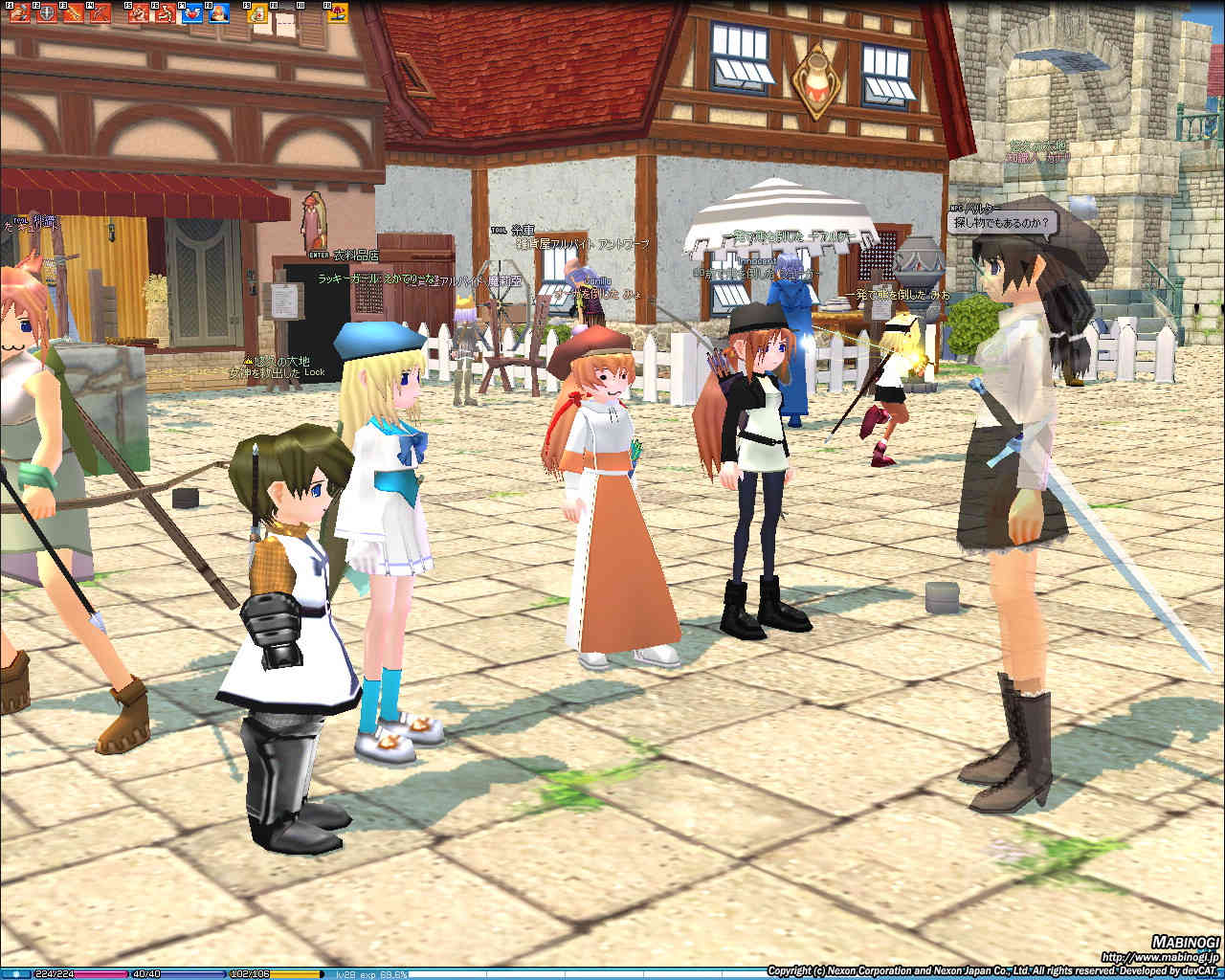Trigger the skill icon in slot F6

pos(166,12)
